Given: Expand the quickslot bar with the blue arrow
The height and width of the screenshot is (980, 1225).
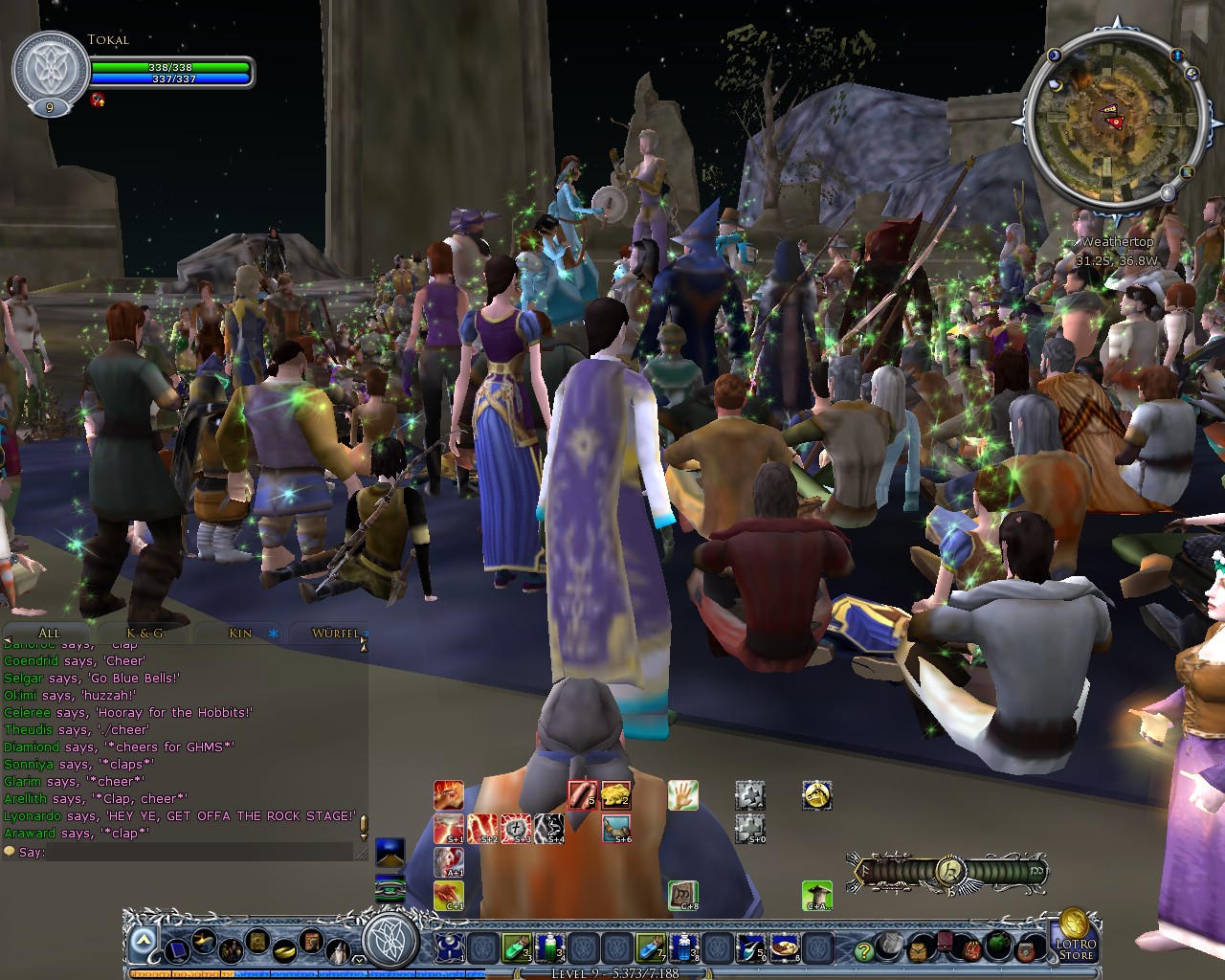Looking at the screenshot, I should click(x=142, y=941).
